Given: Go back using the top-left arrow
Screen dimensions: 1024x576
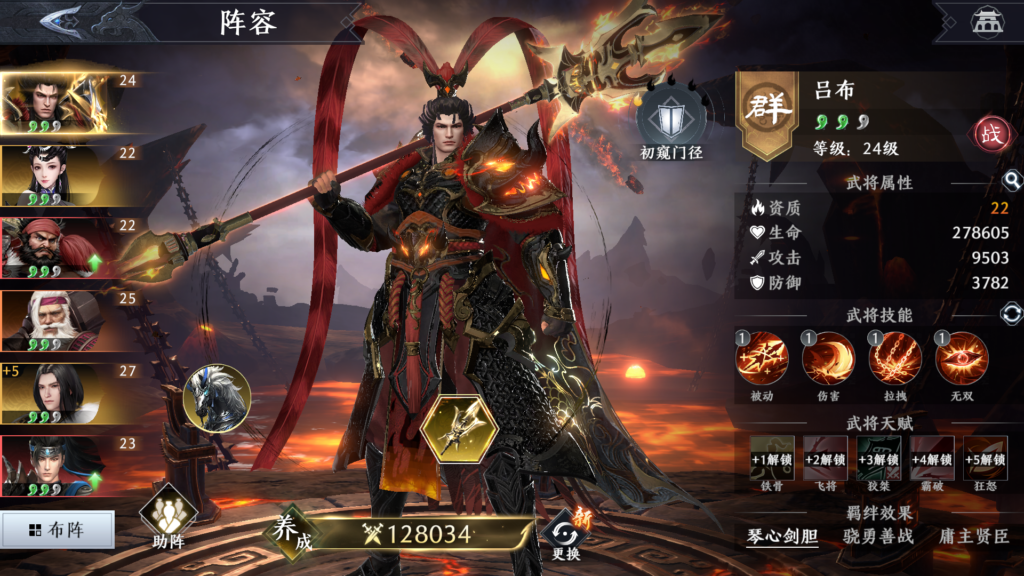Looking at the screenshot, I should pos(60,19).
